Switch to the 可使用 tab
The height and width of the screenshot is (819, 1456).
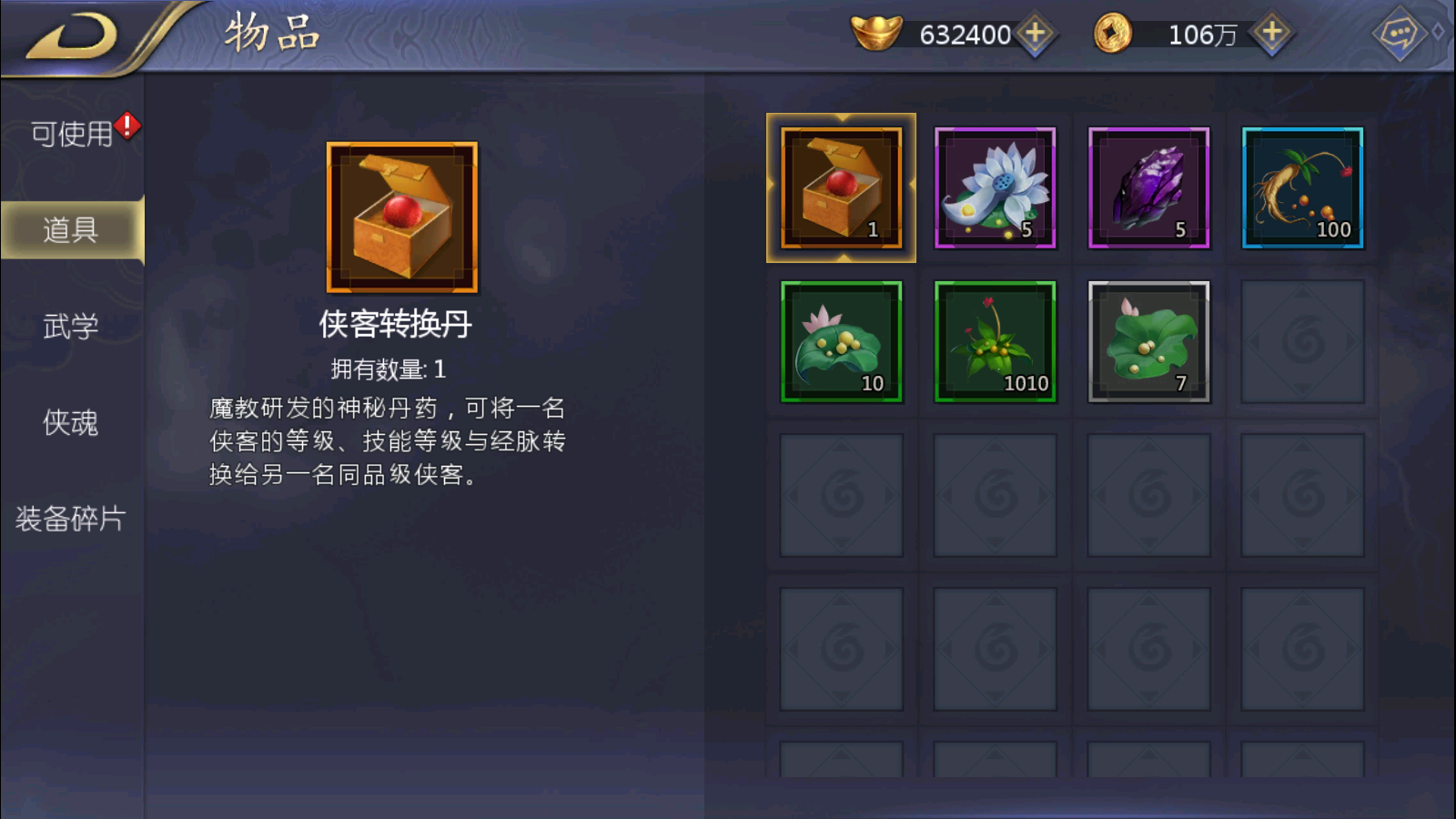(72, 134)
